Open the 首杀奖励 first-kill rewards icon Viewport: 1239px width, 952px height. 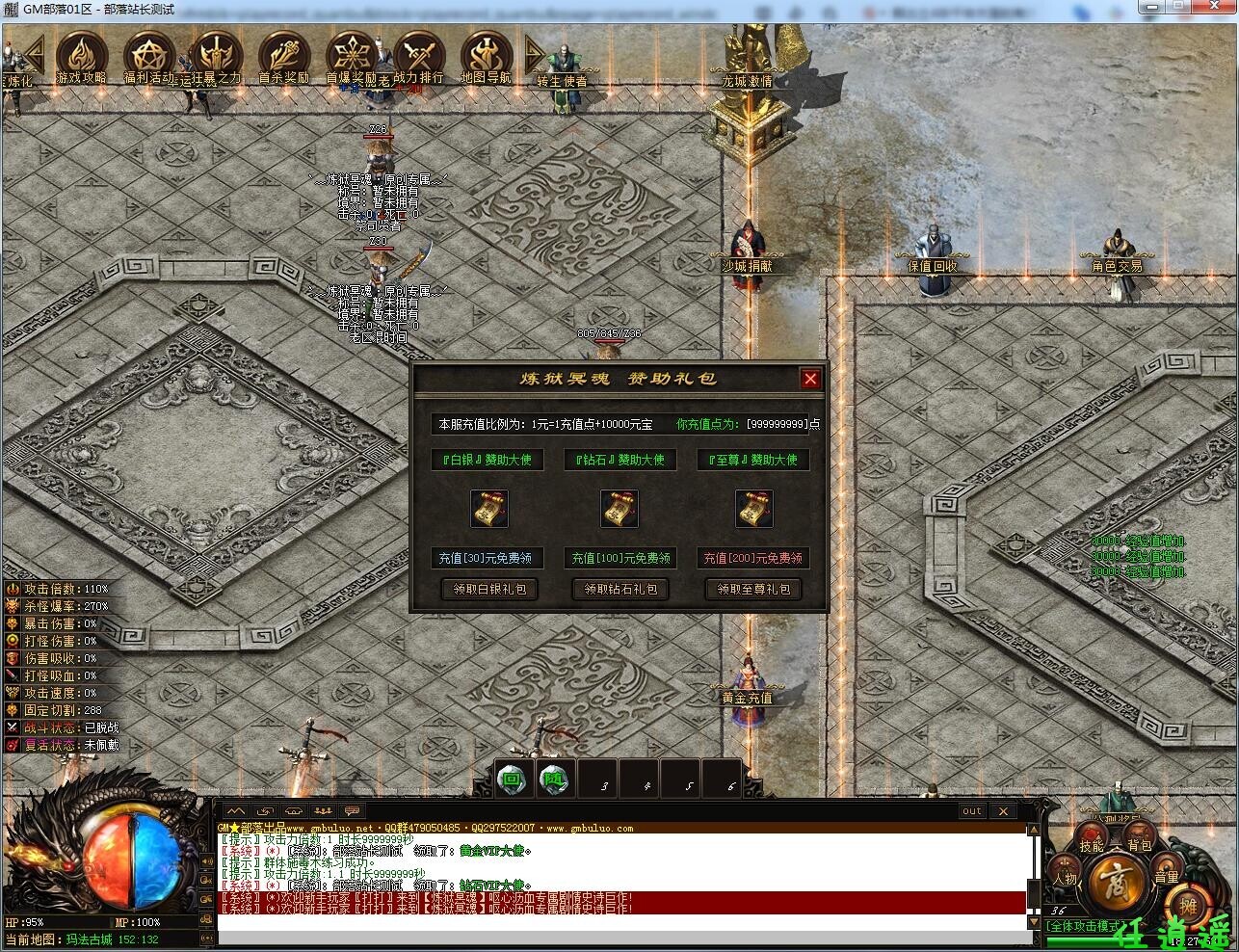[283, 54]
